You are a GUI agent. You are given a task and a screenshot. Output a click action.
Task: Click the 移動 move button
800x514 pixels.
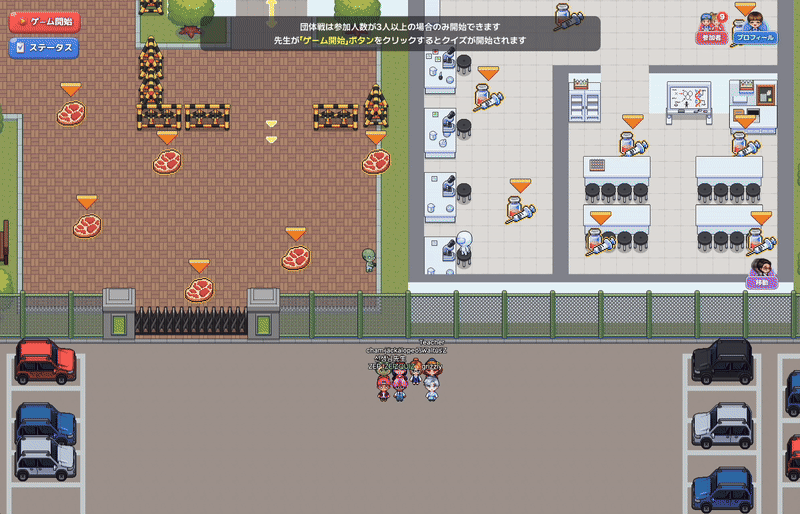pyautogui.click(x=762, y=273)
